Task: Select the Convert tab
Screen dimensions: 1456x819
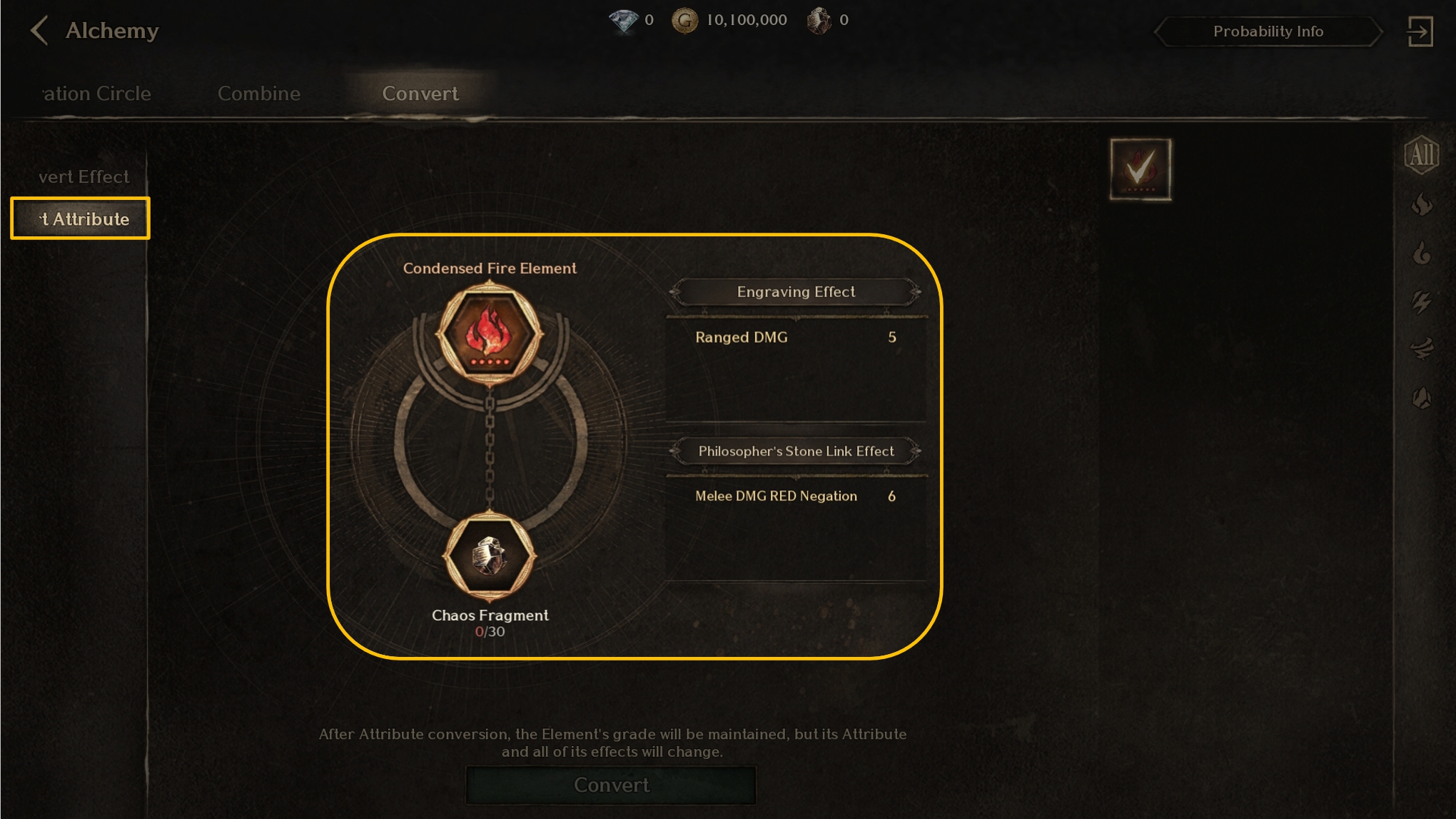Action: coord(420,94)
